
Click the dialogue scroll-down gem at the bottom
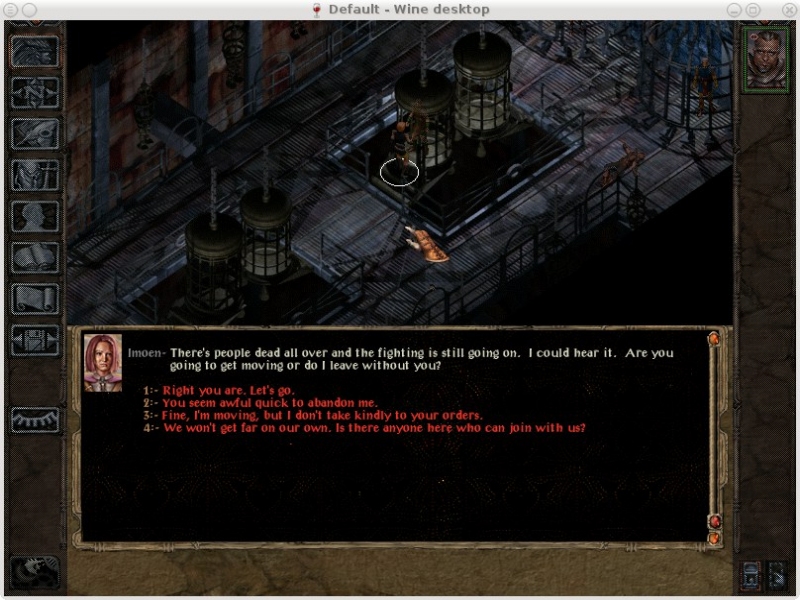(714, 539)
